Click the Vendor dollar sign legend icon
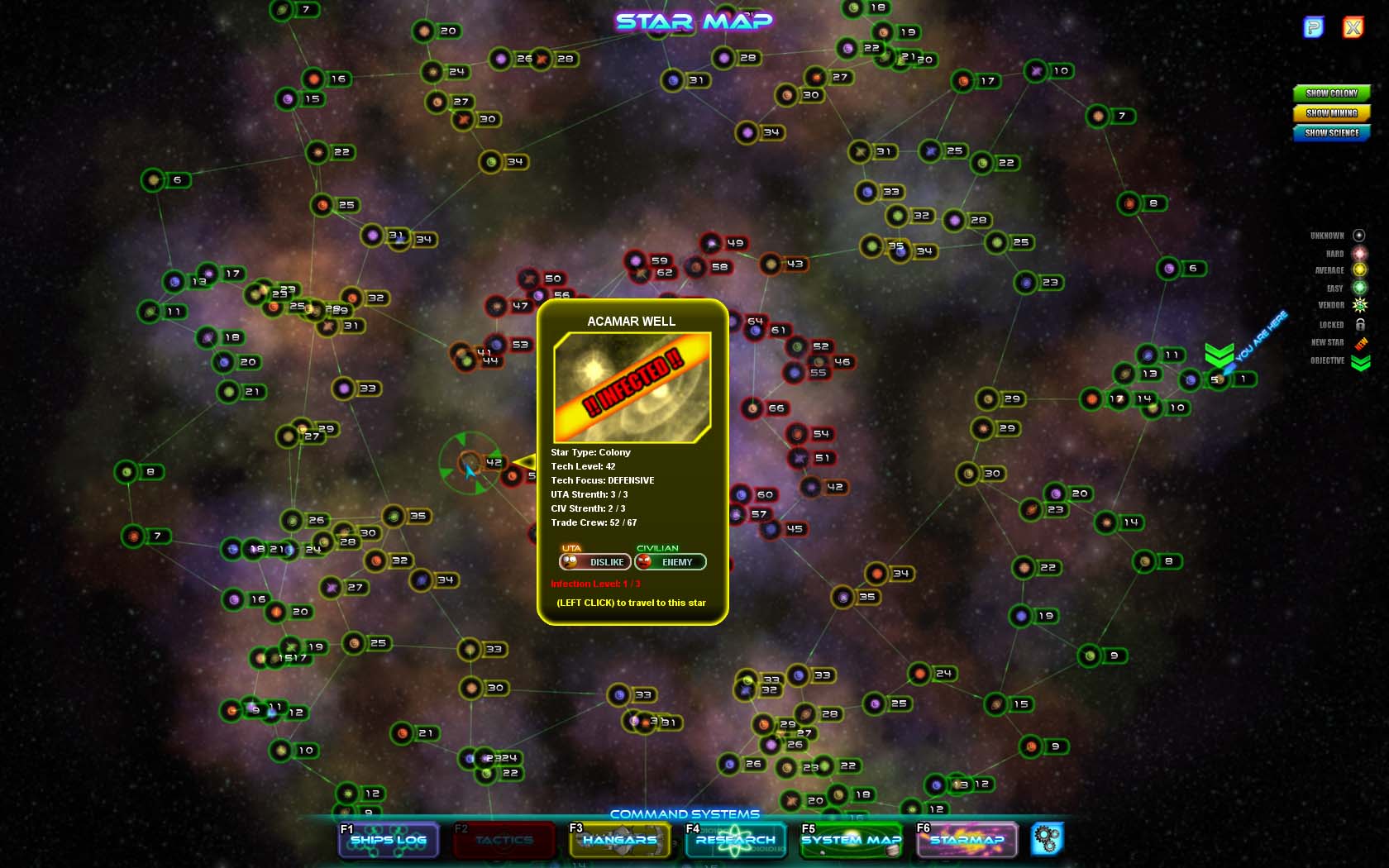 (x=1360, y=305)
